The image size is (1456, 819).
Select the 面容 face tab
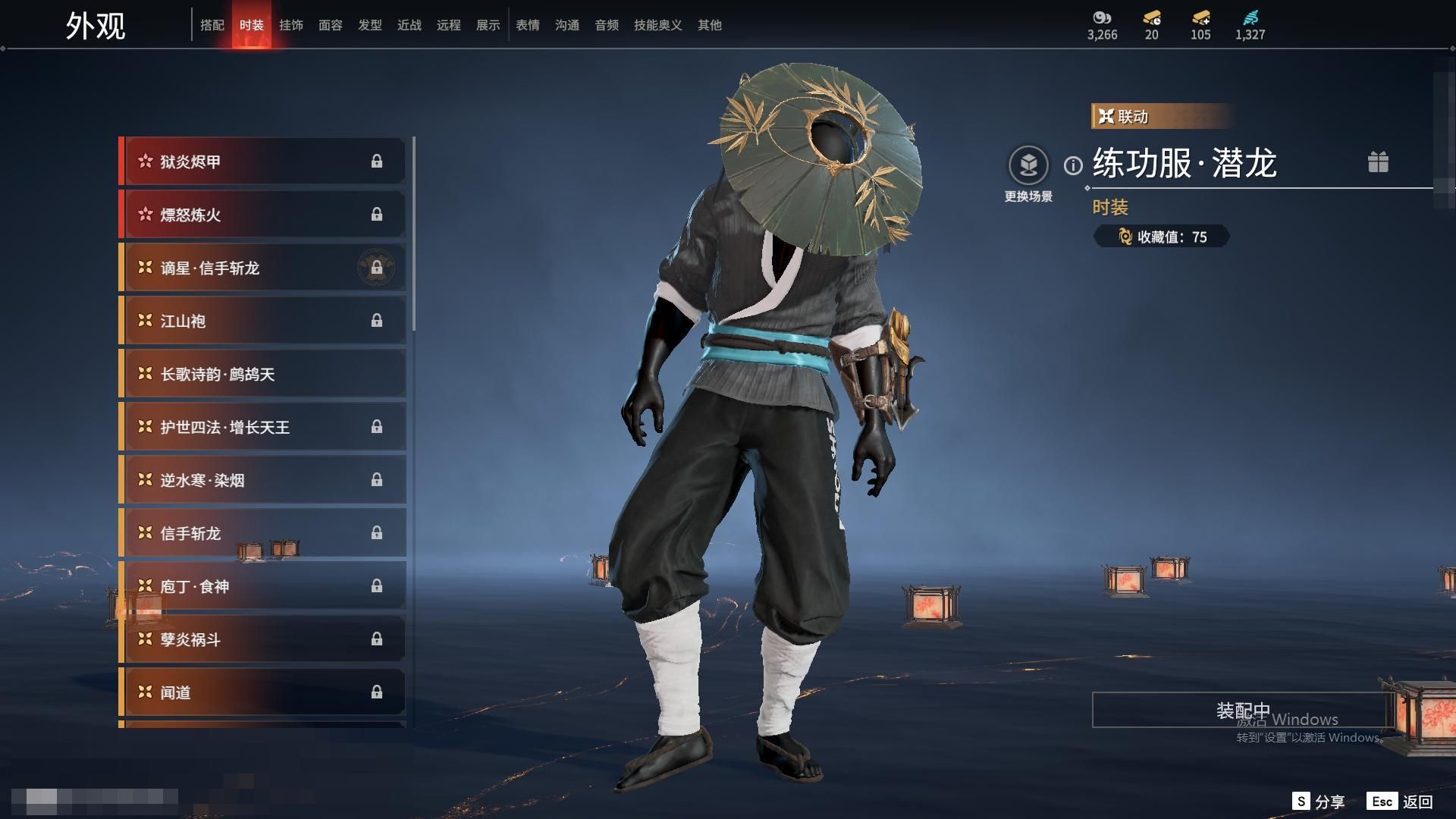331,26
